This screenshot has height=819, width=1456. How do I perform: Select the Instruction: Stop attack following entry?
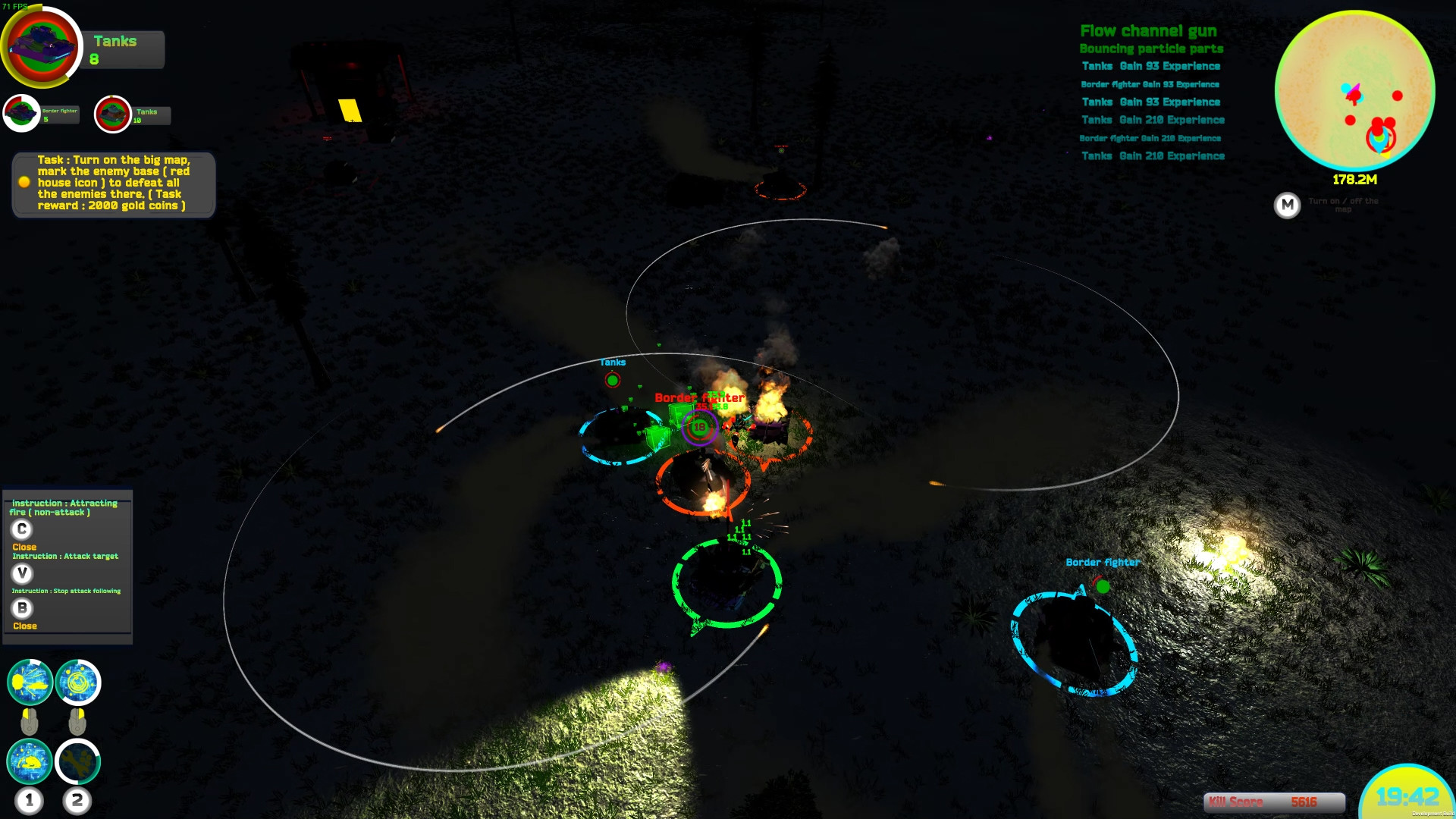pos(67,590)
